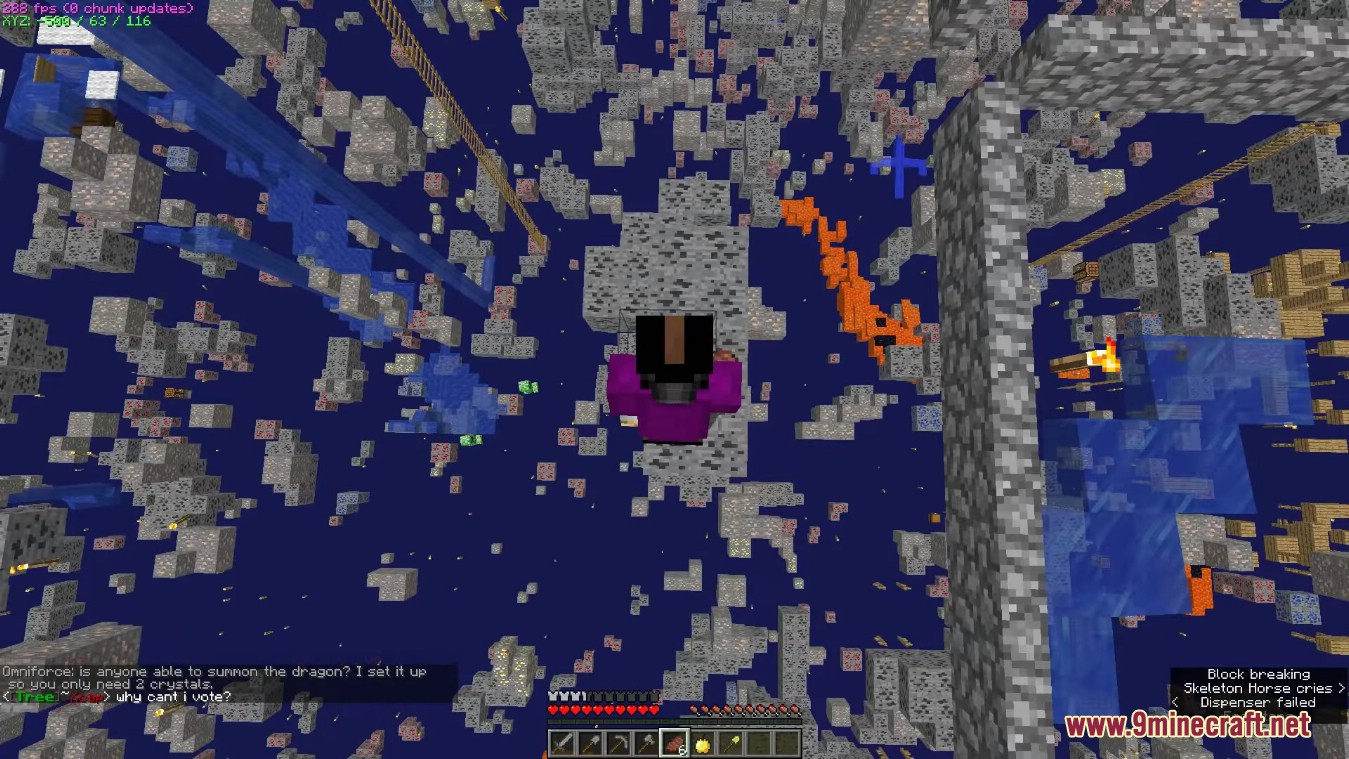
Task: Click the "why cant i vote?" chat line
Action: (x=173, y=697)
